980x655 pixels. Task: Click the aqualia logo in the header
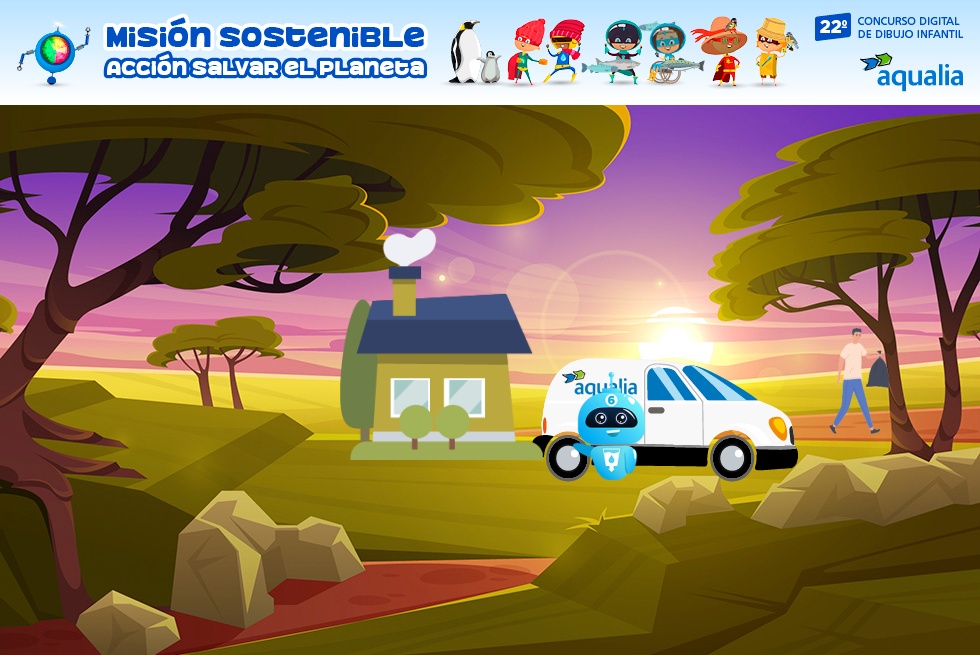point(911,70)
